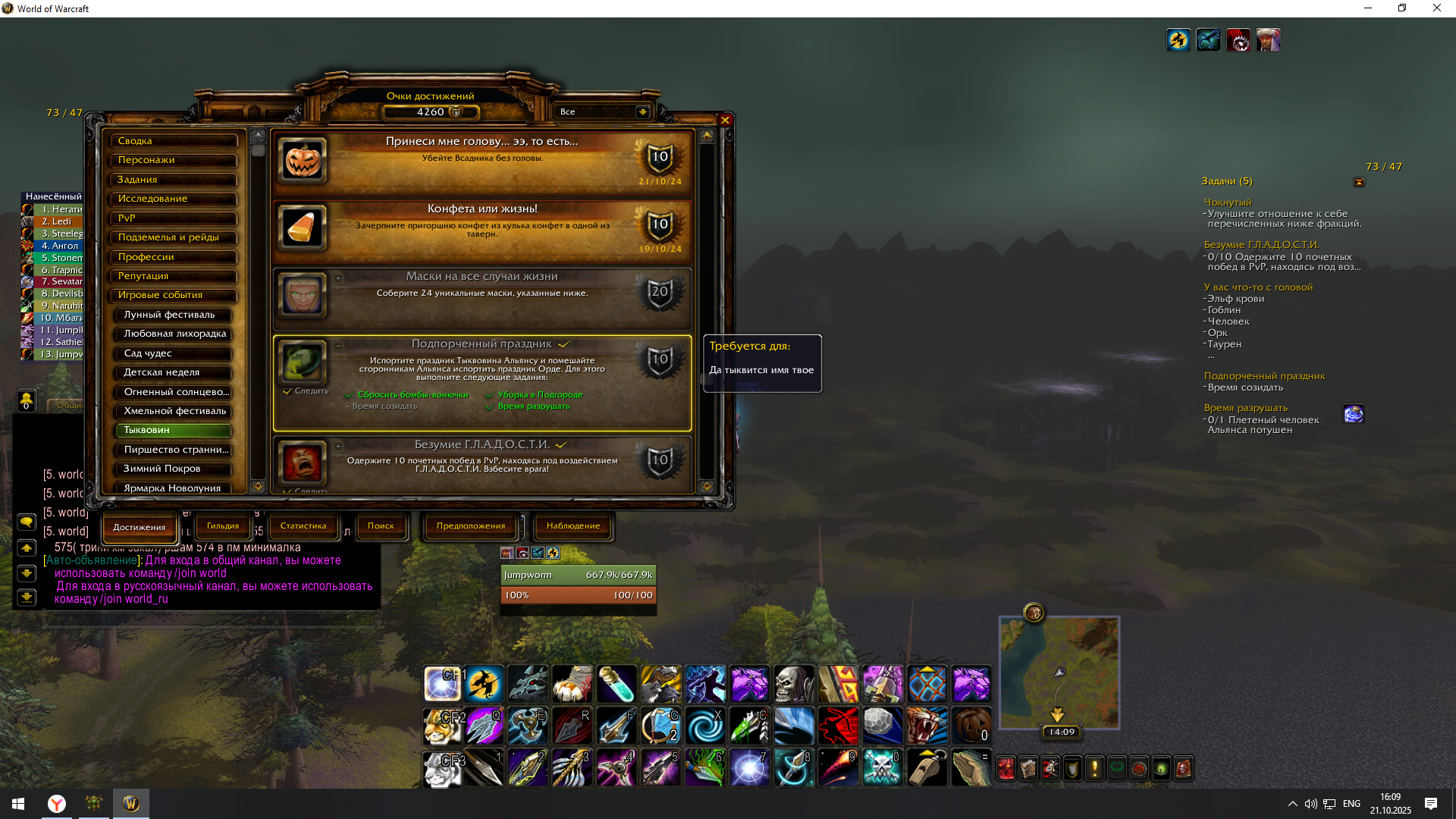Click the minimap
The height and width of the screenshot is (819, 1456).
tap(1059, 672)
